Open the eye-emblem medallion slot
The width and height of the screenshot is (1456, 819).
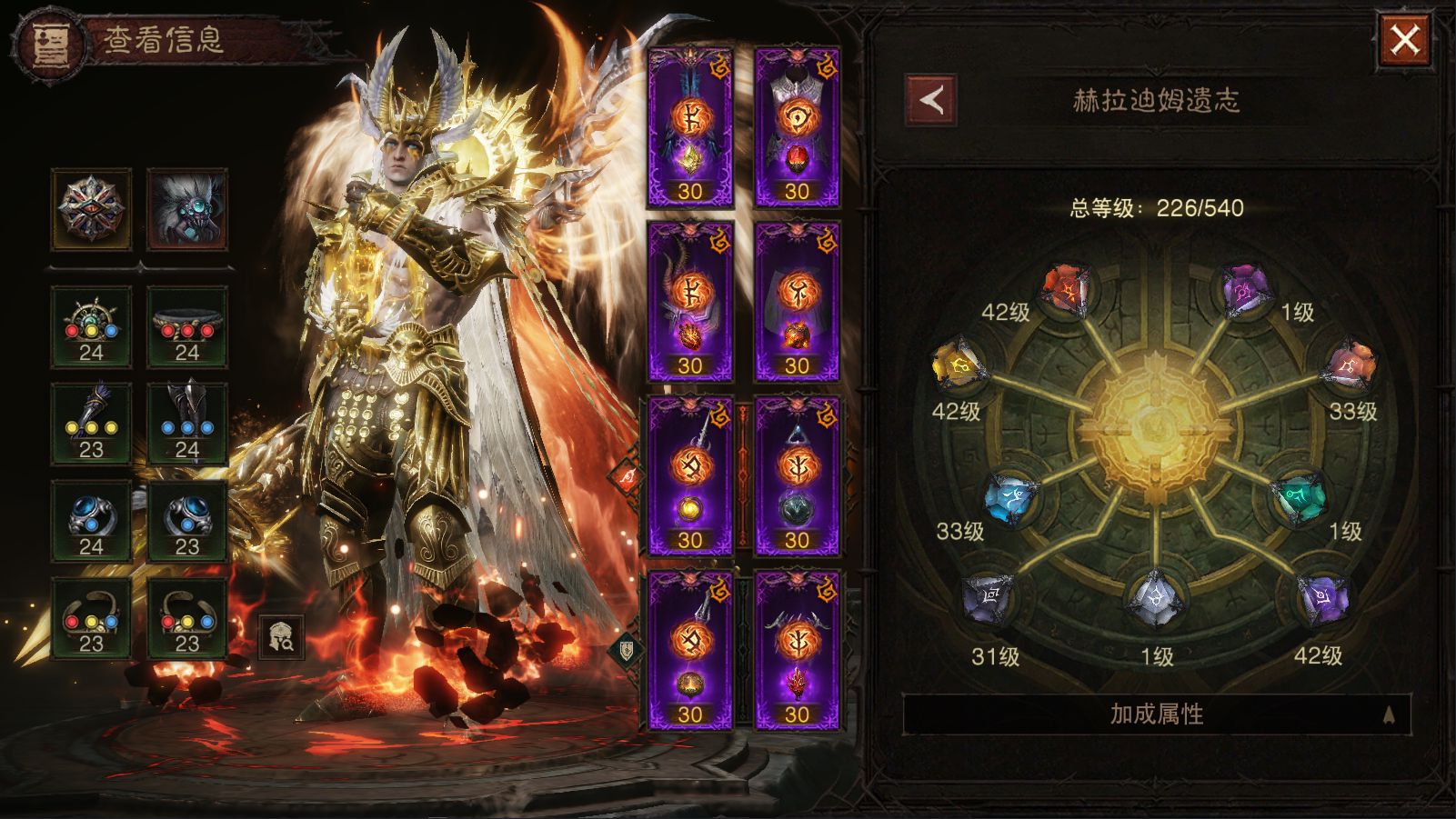pyautogui.click(x=91, y=208)
